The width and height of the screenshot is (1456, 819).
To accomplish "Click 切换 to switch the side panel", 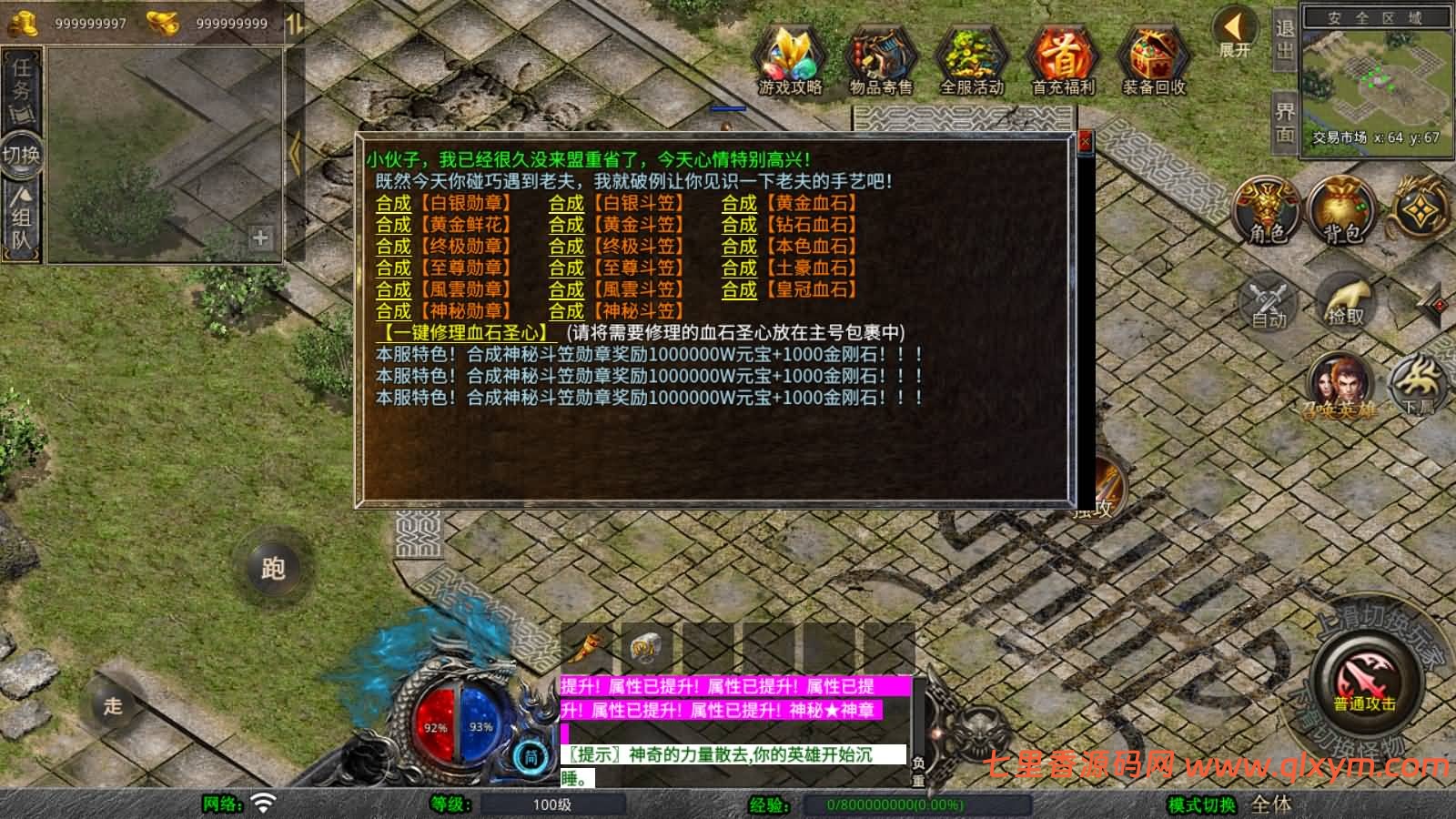I will (x=22, y=155).
